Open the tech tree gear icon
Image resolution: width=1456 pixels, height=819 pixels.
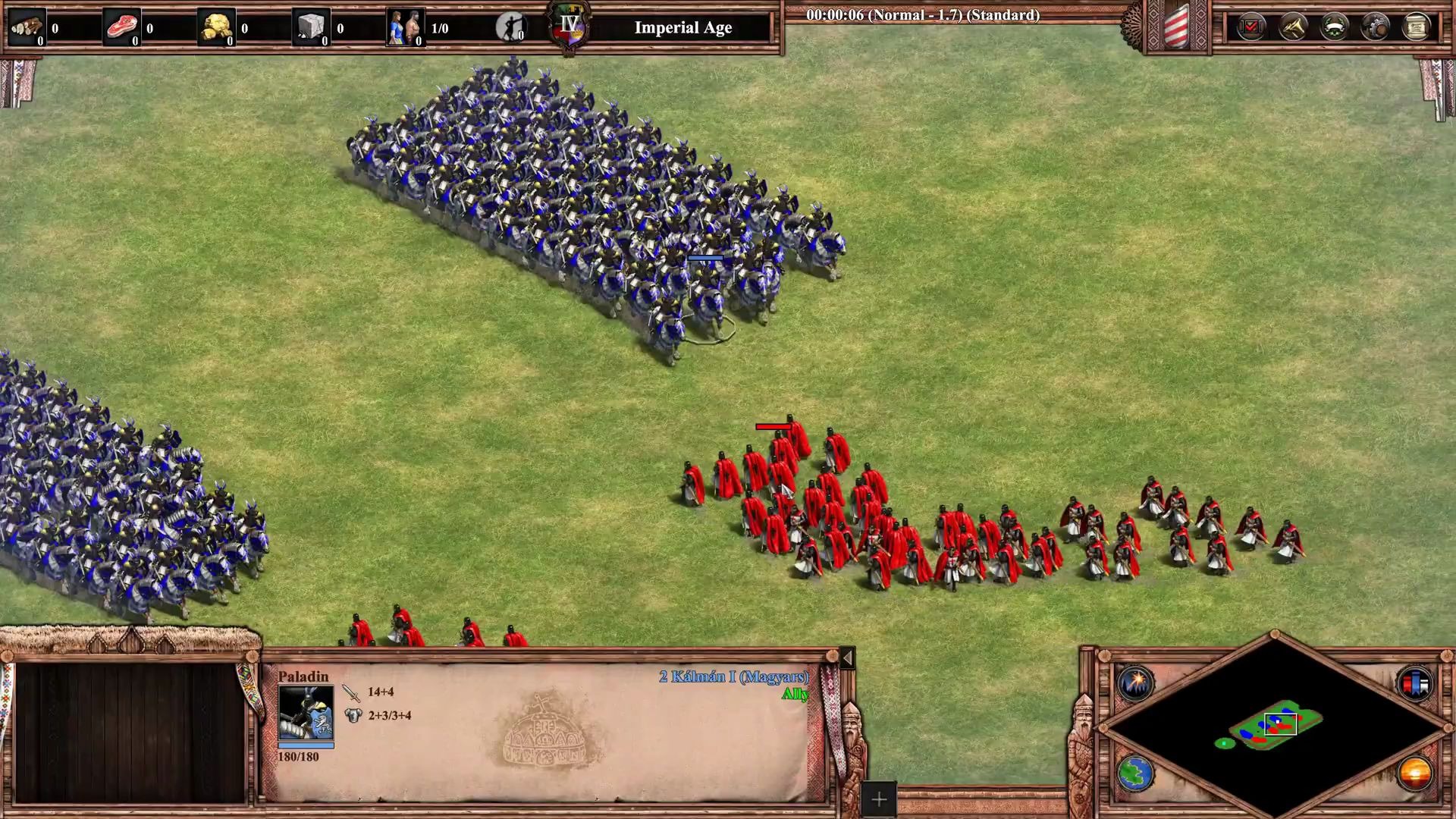pos(1376,28)
